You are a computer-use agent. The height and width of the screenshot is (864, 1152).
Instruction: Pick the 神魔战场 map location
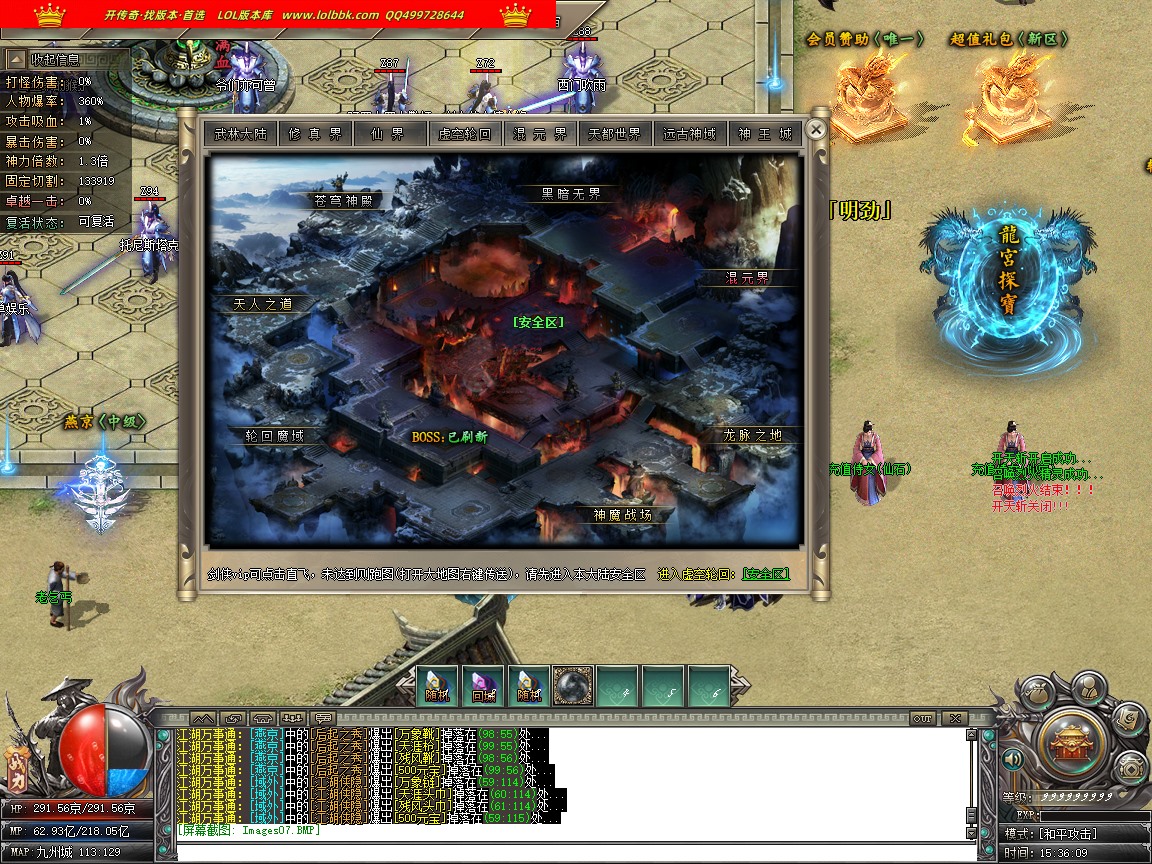coord(622,515)
